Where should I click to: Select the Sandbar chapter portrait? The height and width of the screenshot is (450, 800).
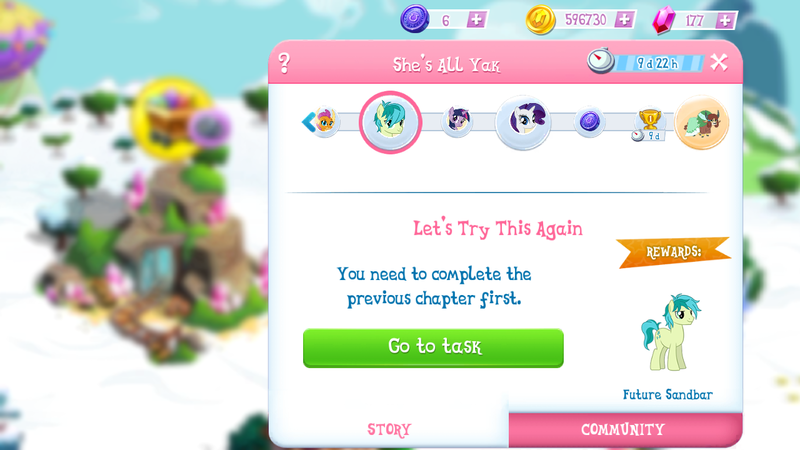[x=390, y=122]
